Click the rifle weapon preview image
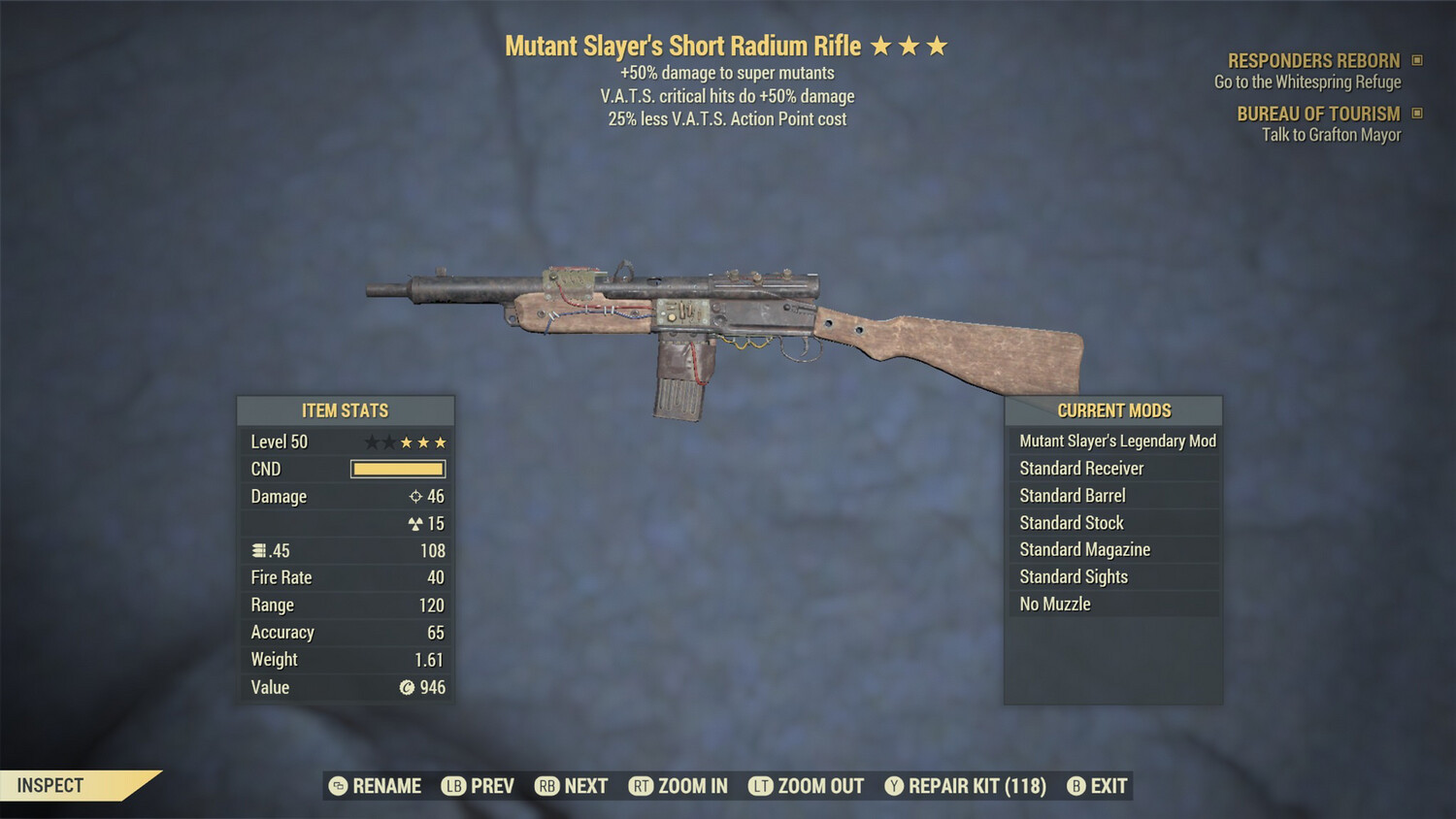 pyautogui.click(x=728, y=320)
